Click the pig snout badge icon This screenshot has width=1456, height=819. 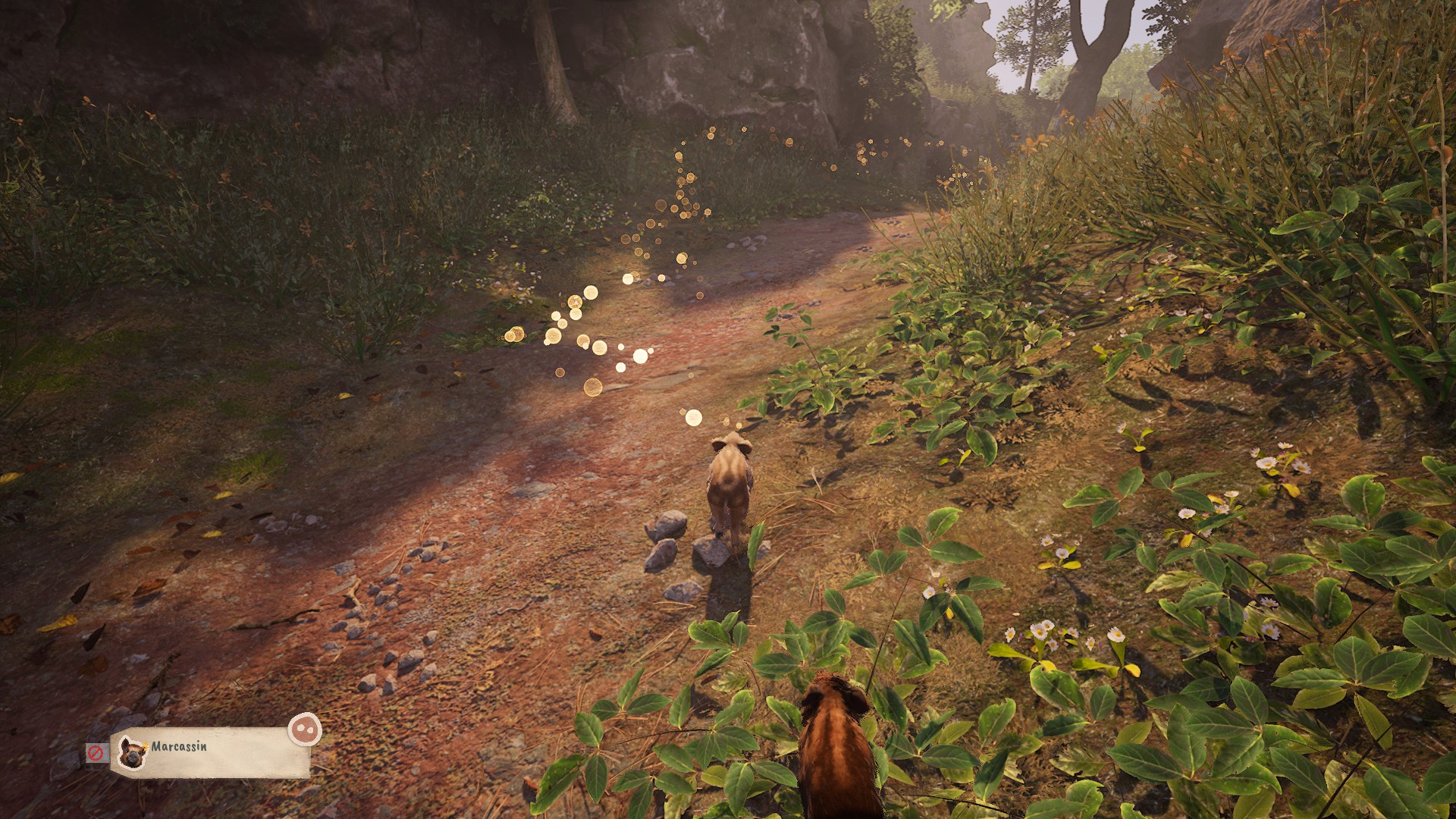coord(304,730)
